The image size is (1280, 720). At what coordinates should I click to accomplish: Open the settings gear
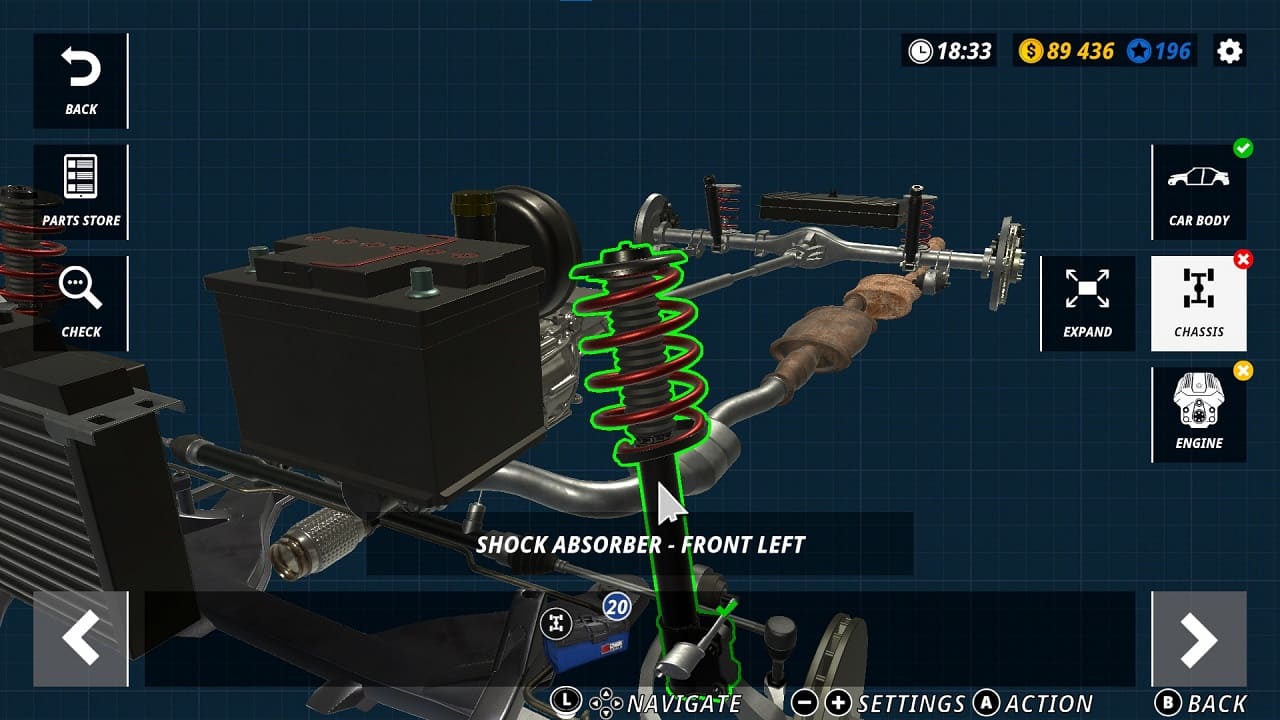[x=1231, y=50]
